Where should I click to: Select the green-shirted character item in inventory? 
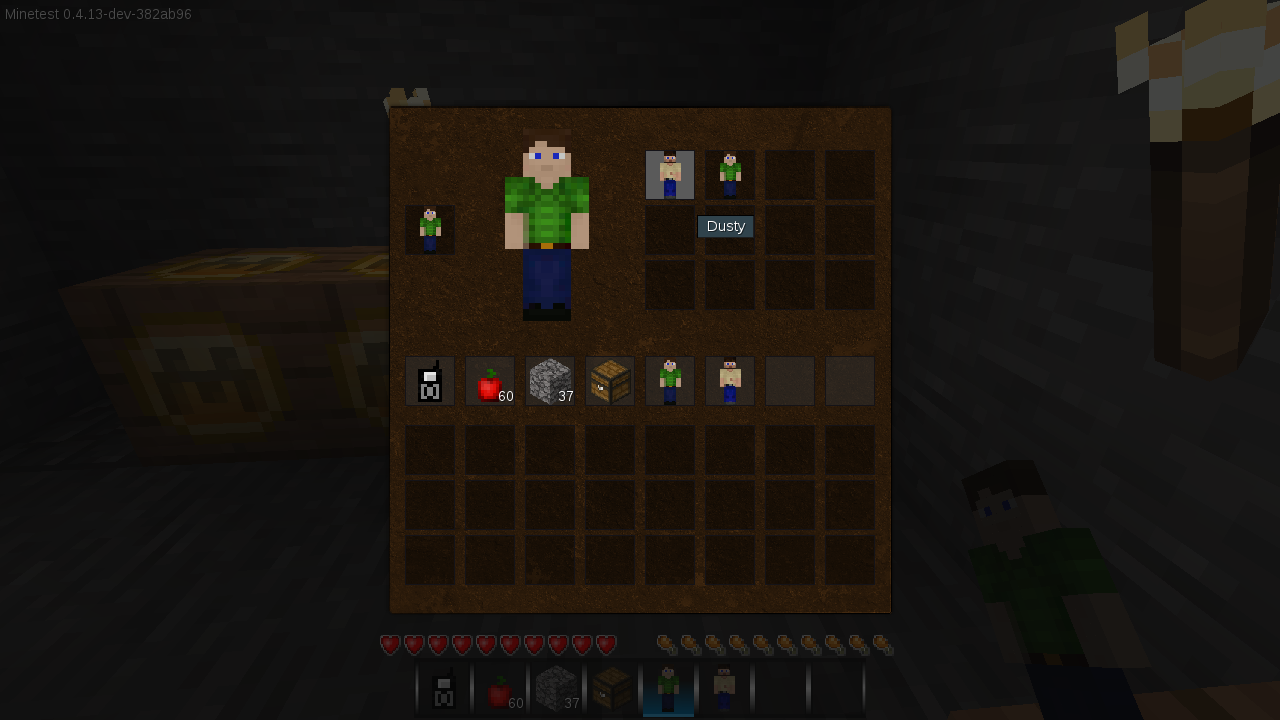pyautogui.click(x=670, y=380)
